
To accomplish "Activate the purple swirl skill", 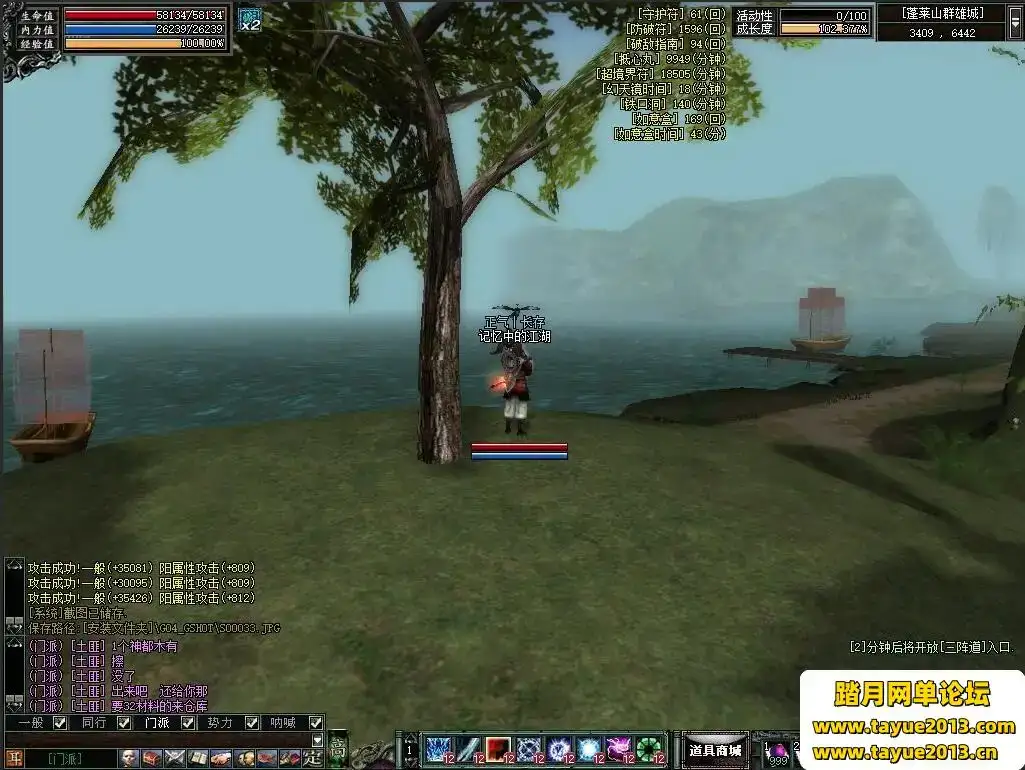I will click(x=618, y=750).
